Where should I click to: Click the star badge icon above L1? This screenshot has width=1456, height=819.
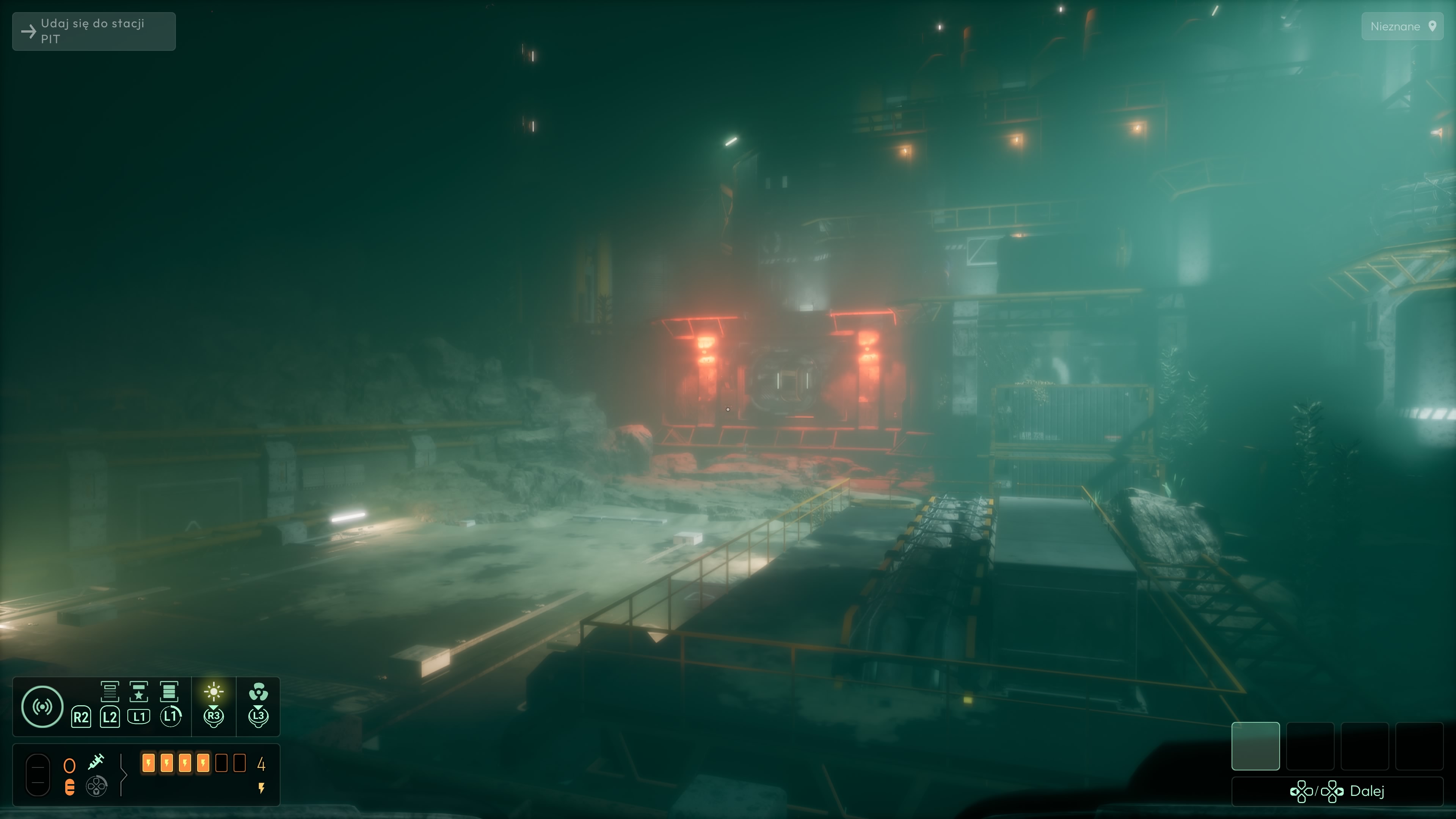click(x=139, y=692)
